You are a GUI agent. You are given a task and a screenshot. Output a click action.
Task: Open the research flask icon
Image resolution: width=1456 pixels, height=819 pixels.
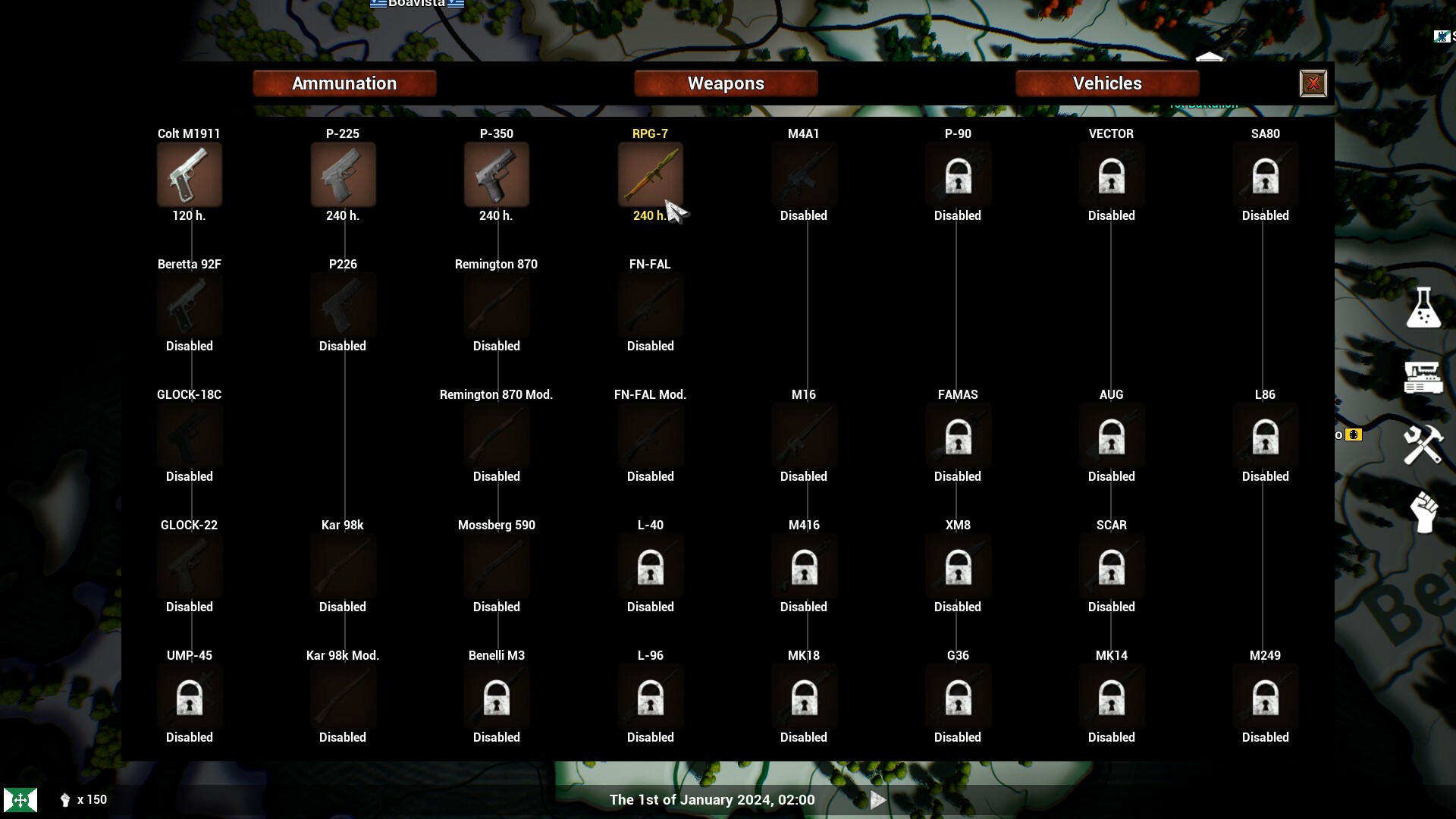pos(1424,308)
